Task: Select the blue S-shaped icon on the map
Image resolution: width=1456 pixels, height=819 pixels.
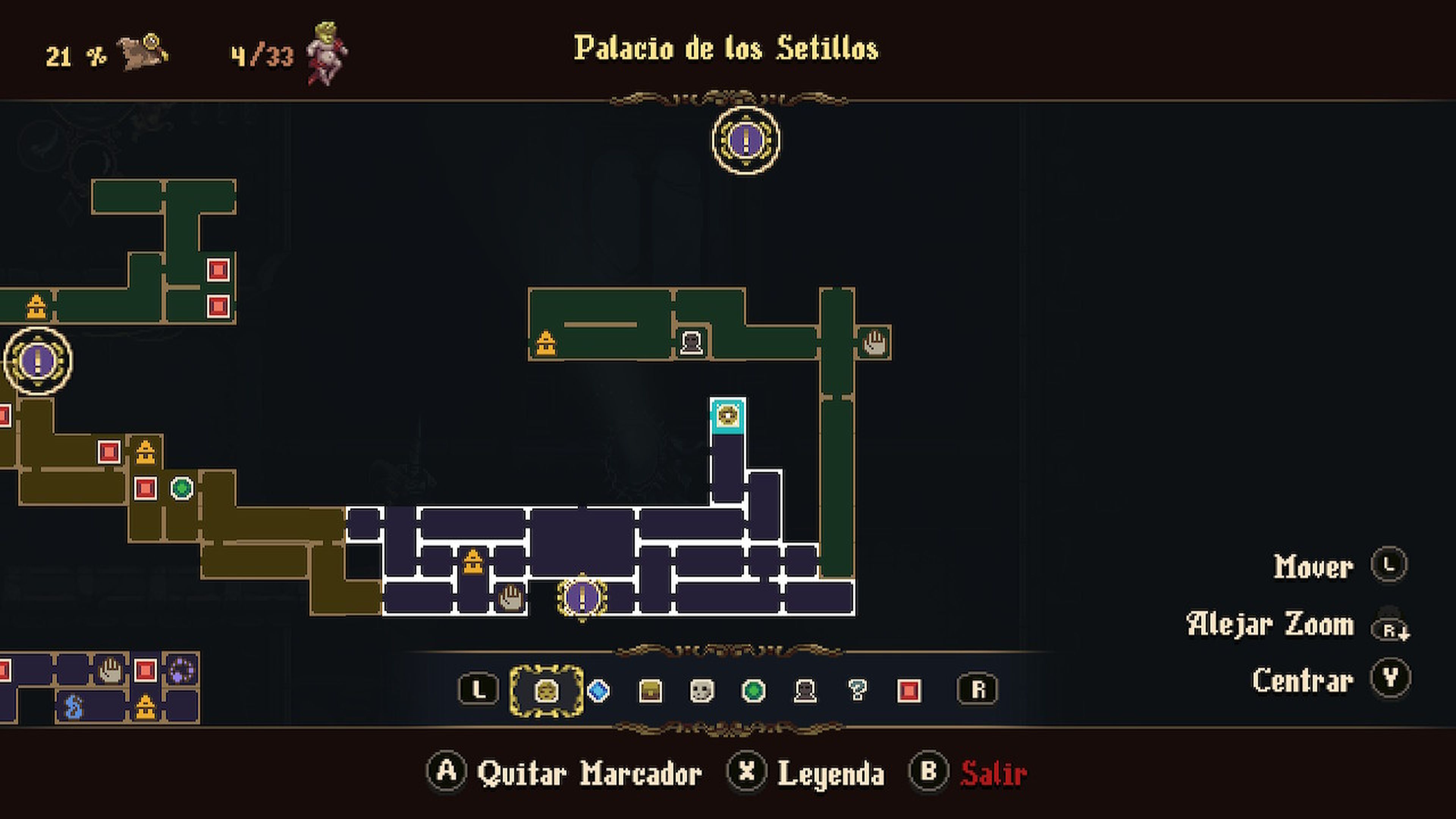Action: tap(74, 707)
